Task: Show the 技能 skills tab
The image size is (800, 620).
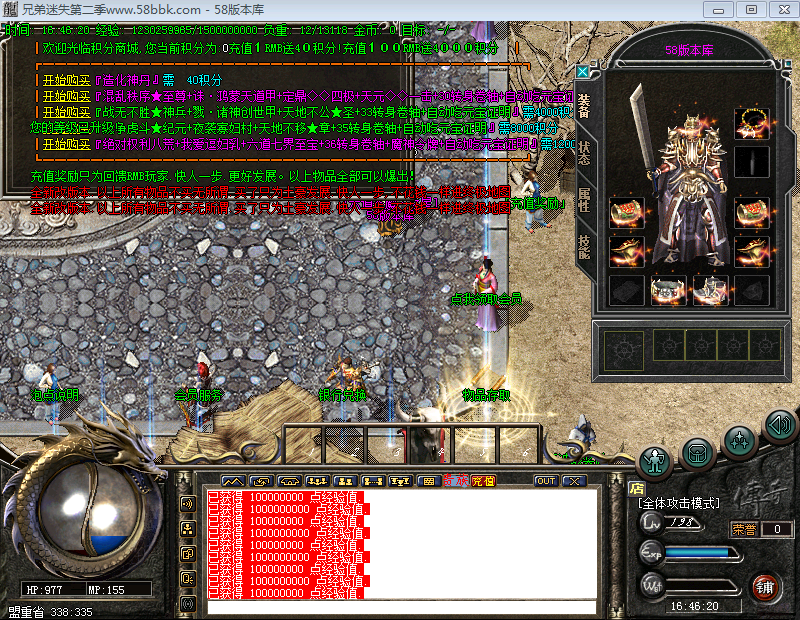Action: point(584,243)
